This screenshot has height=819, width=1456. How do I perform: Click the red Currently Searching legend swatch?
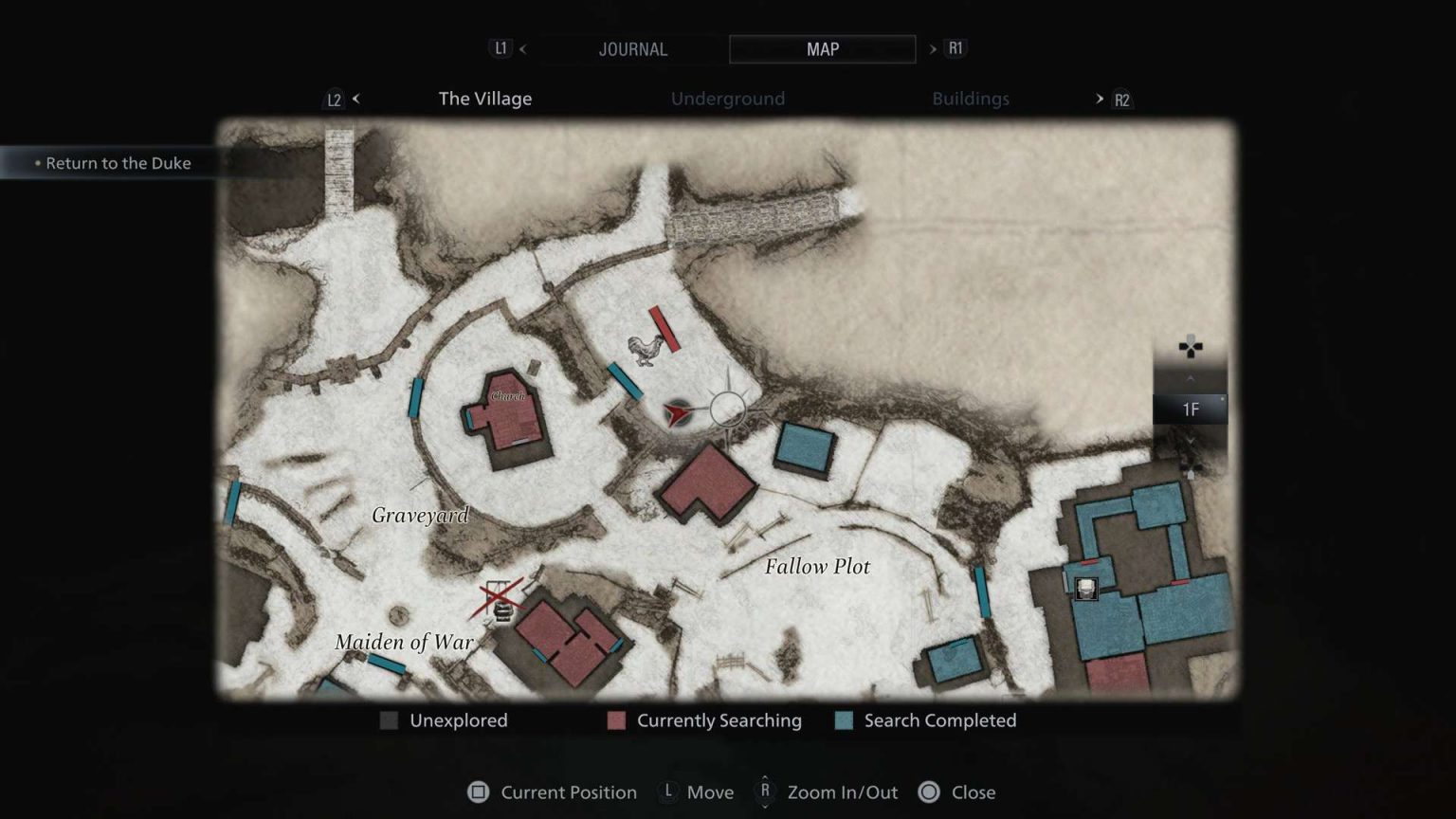pyautogui.click(x=616, y=720)
